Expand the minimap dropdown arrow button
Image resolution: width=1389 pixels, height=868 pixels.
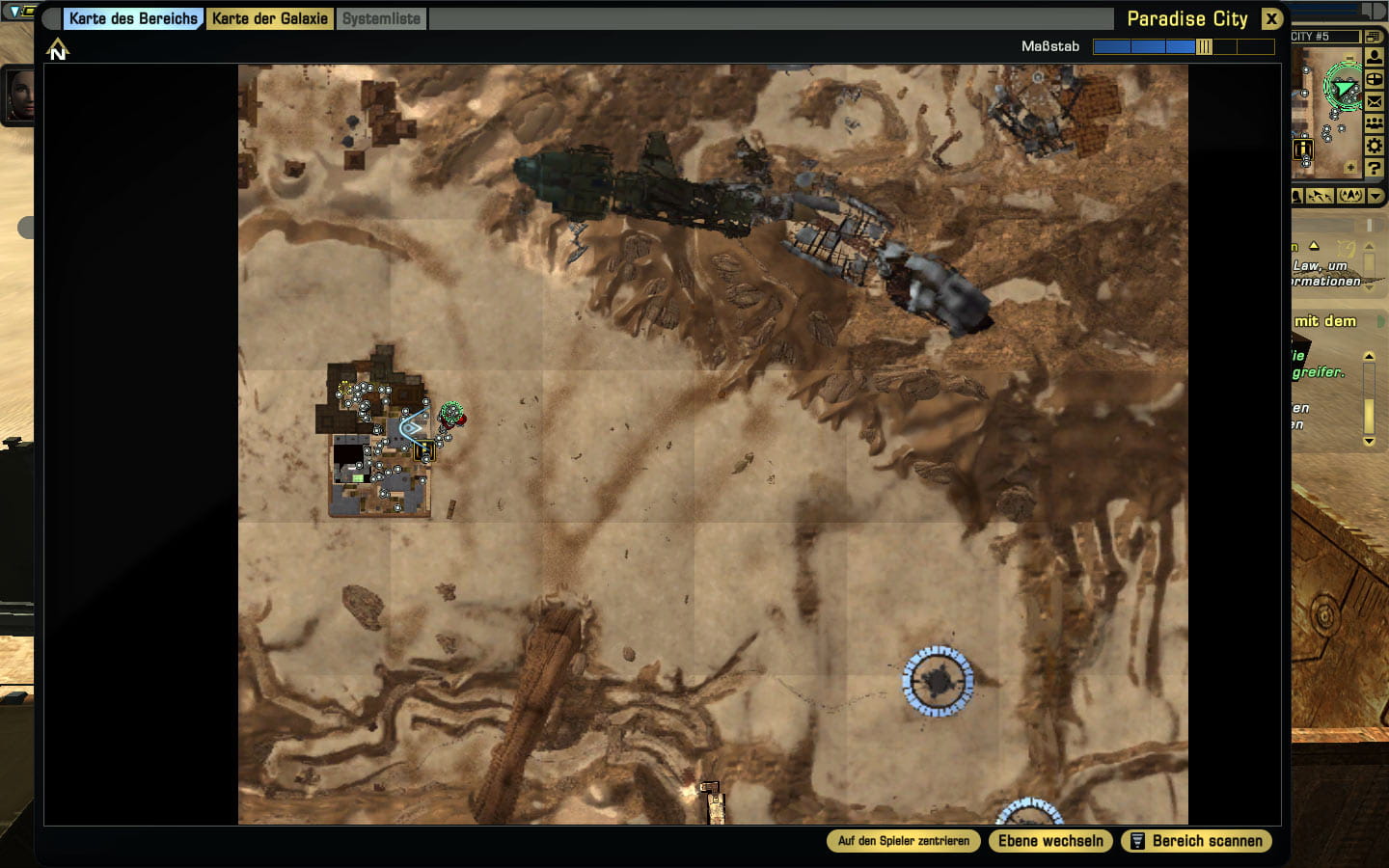[1376, 196]
